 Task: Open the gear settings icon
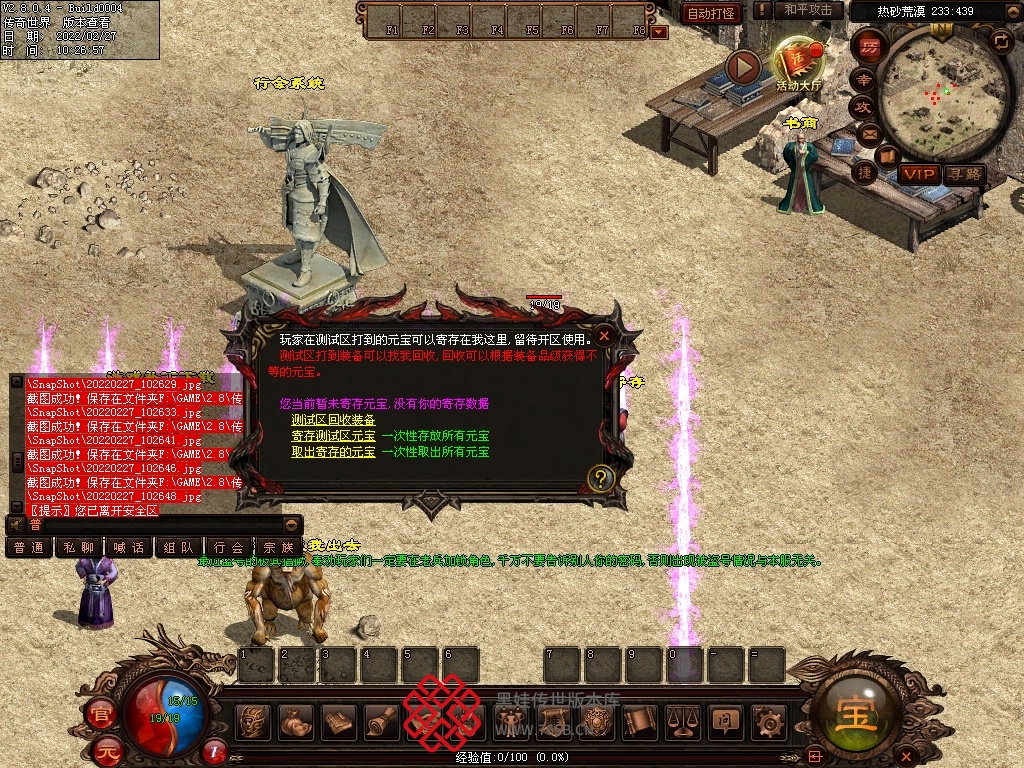tap(768, 721)
